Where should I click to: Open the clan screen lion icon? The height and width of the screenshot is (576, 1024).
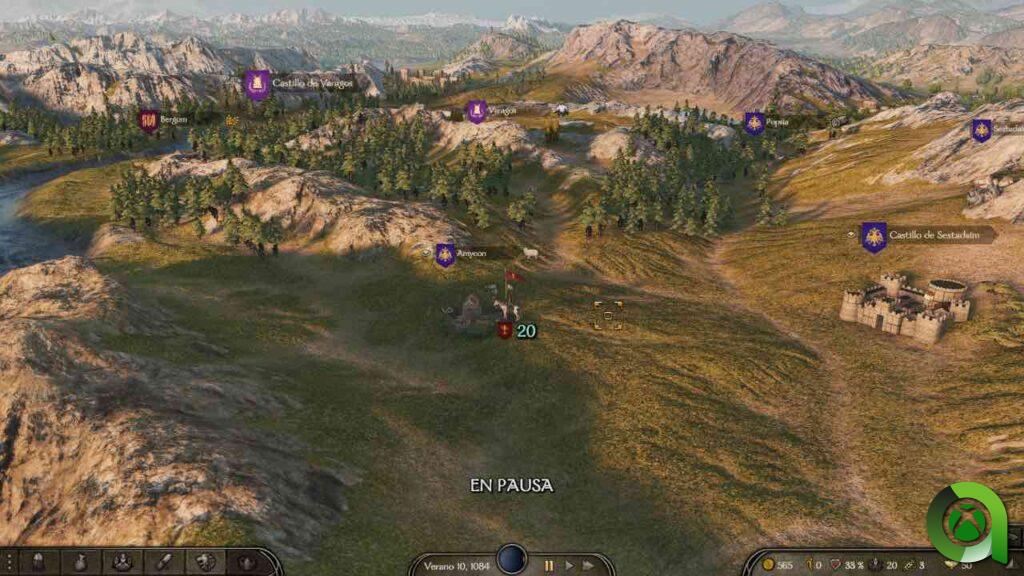click(205, 562)
